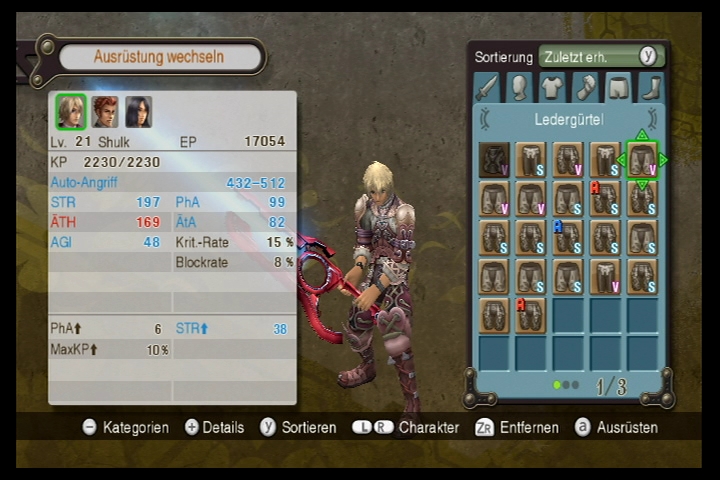Open the sword weapon category tab
The height and width of the screenshot is (480, 720).
tap(487, 88)
